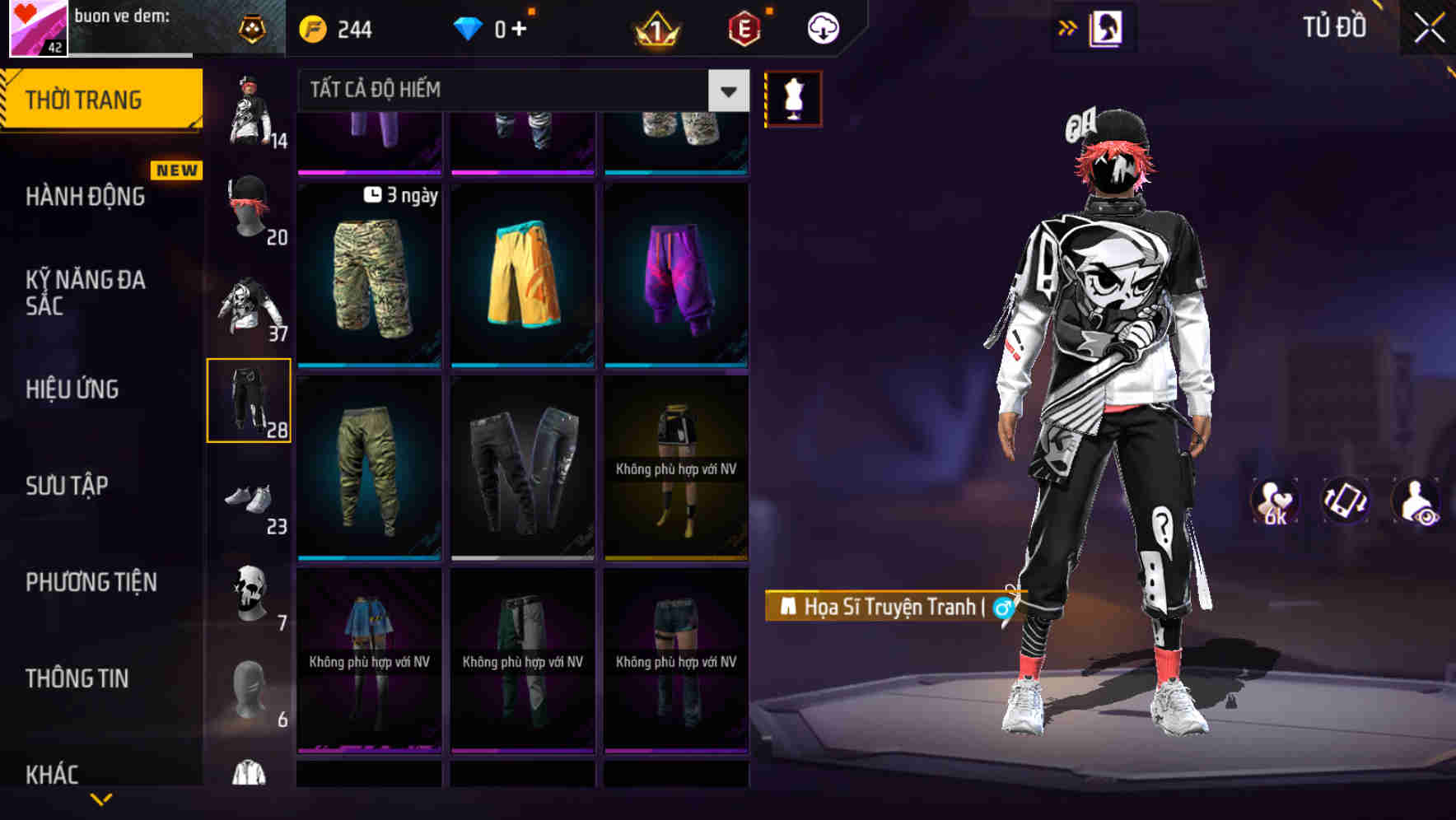Viewport: 1456px width, 820px height.
Task: Select the highlighted black pants category thumbnail
Action: click(x=250, y=399)
